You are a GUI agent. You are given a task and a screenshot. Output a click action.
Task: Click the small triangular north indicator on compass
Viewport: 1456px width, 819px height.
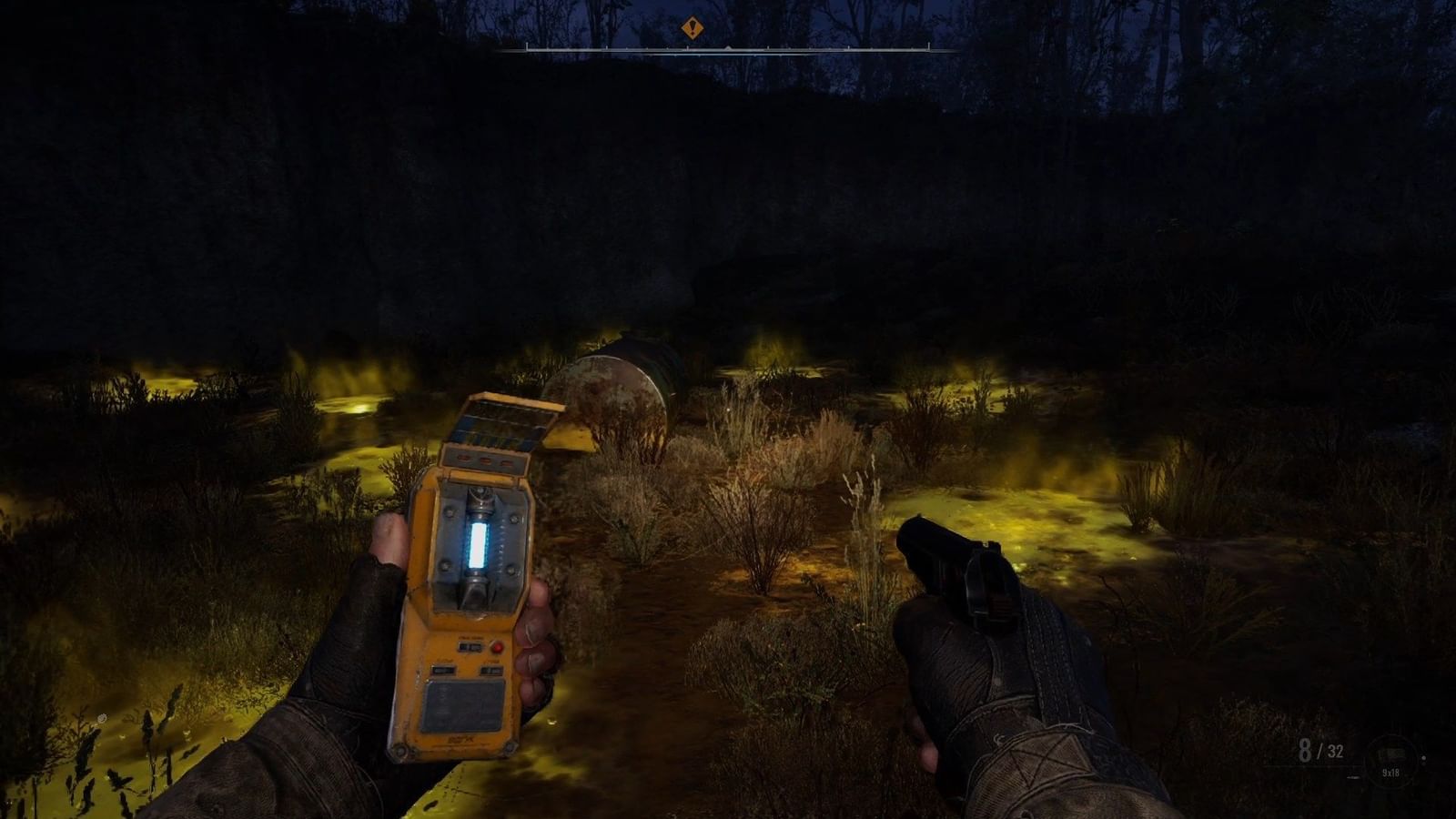tap(728, 46)
